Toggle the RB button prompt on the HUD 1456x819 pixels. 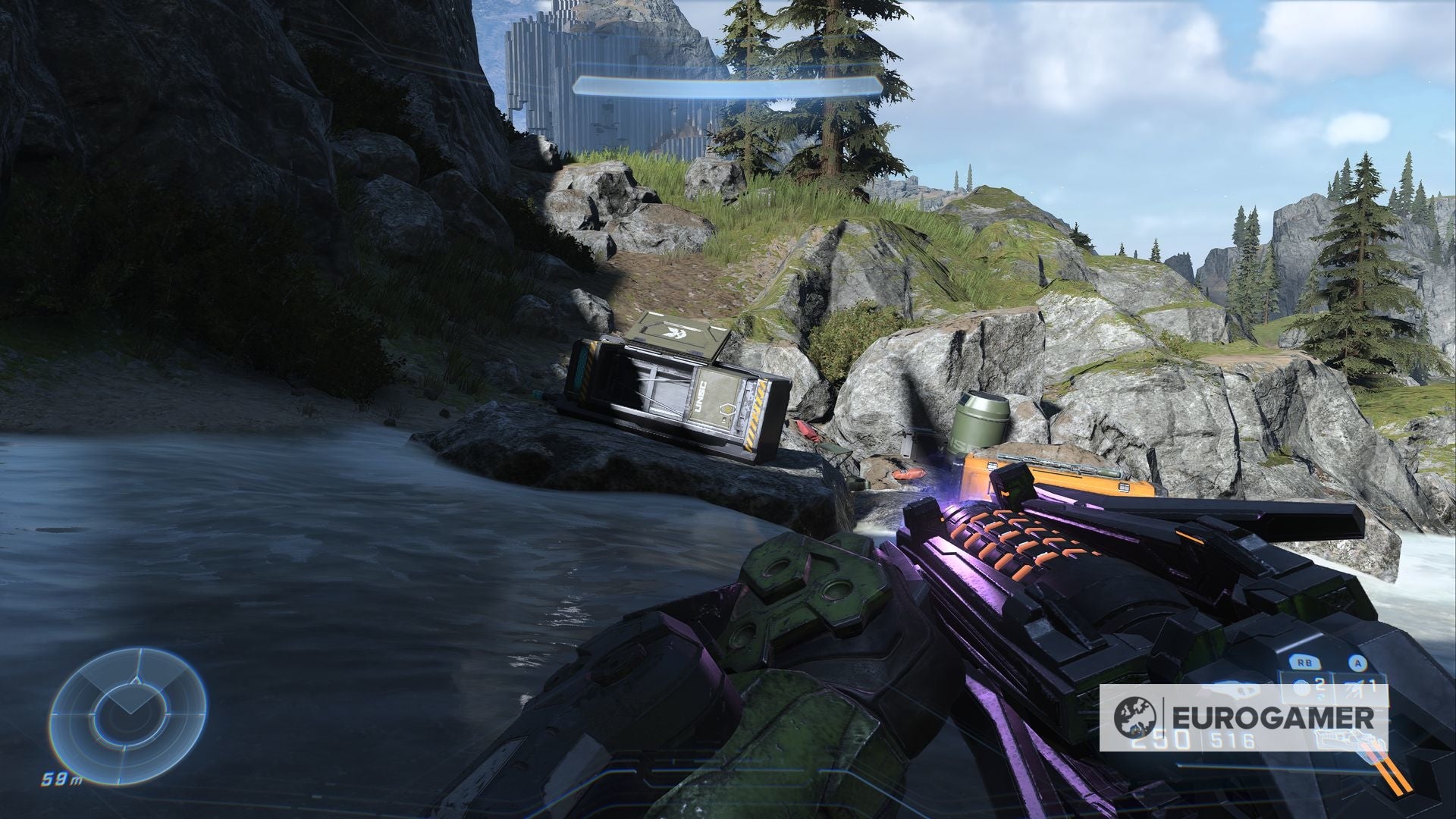click(x=1304, y=662)
